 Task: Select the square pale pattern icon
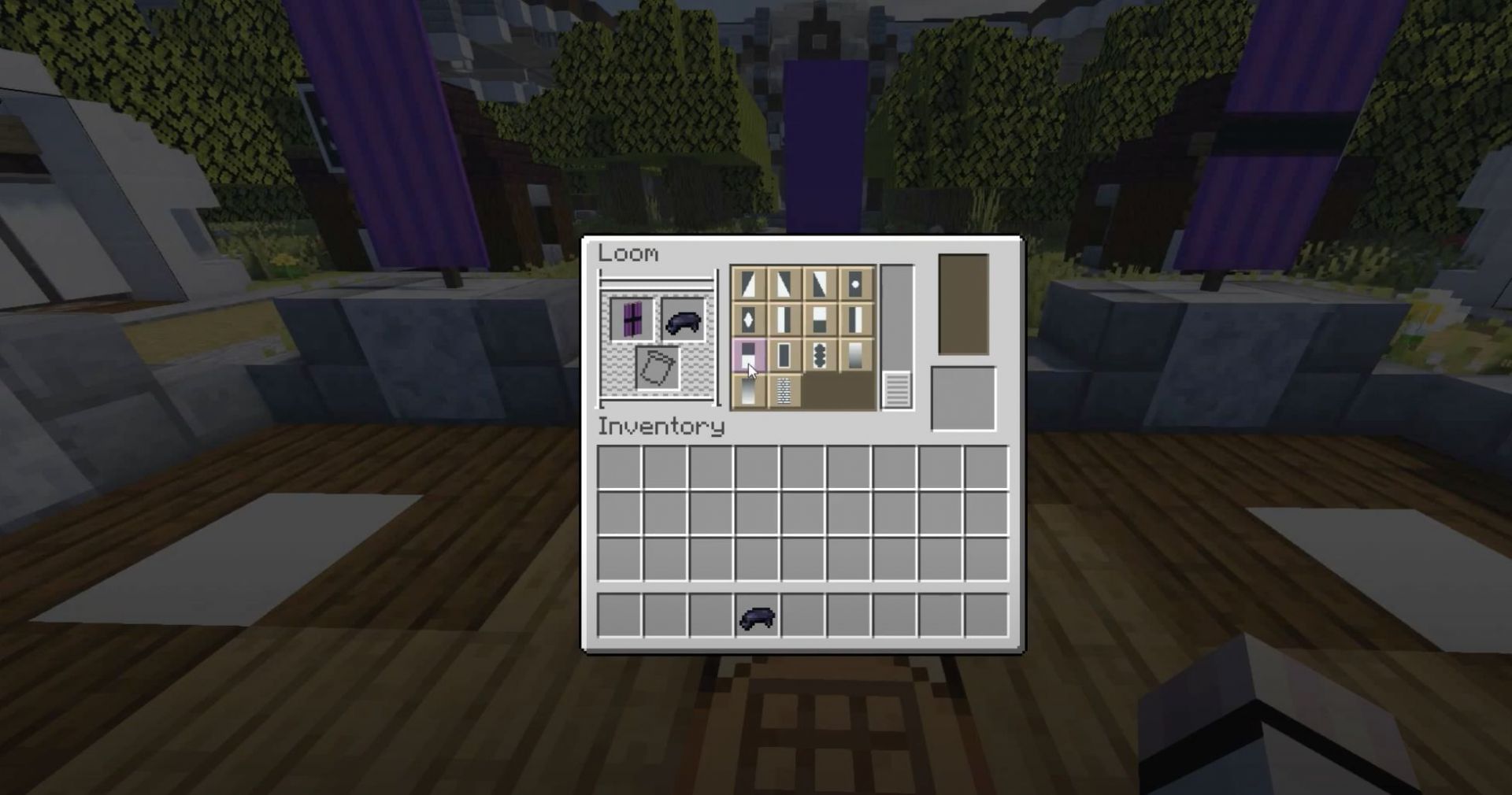click(x=785, y=355)
